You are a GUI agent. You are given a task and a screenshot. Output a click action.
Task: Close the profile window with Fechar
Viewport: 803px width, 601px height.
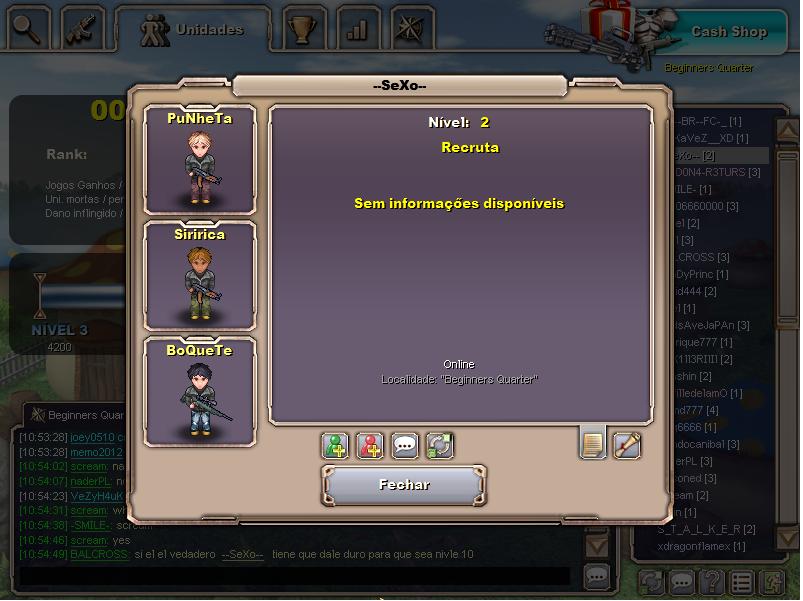[x=404, y=485]
